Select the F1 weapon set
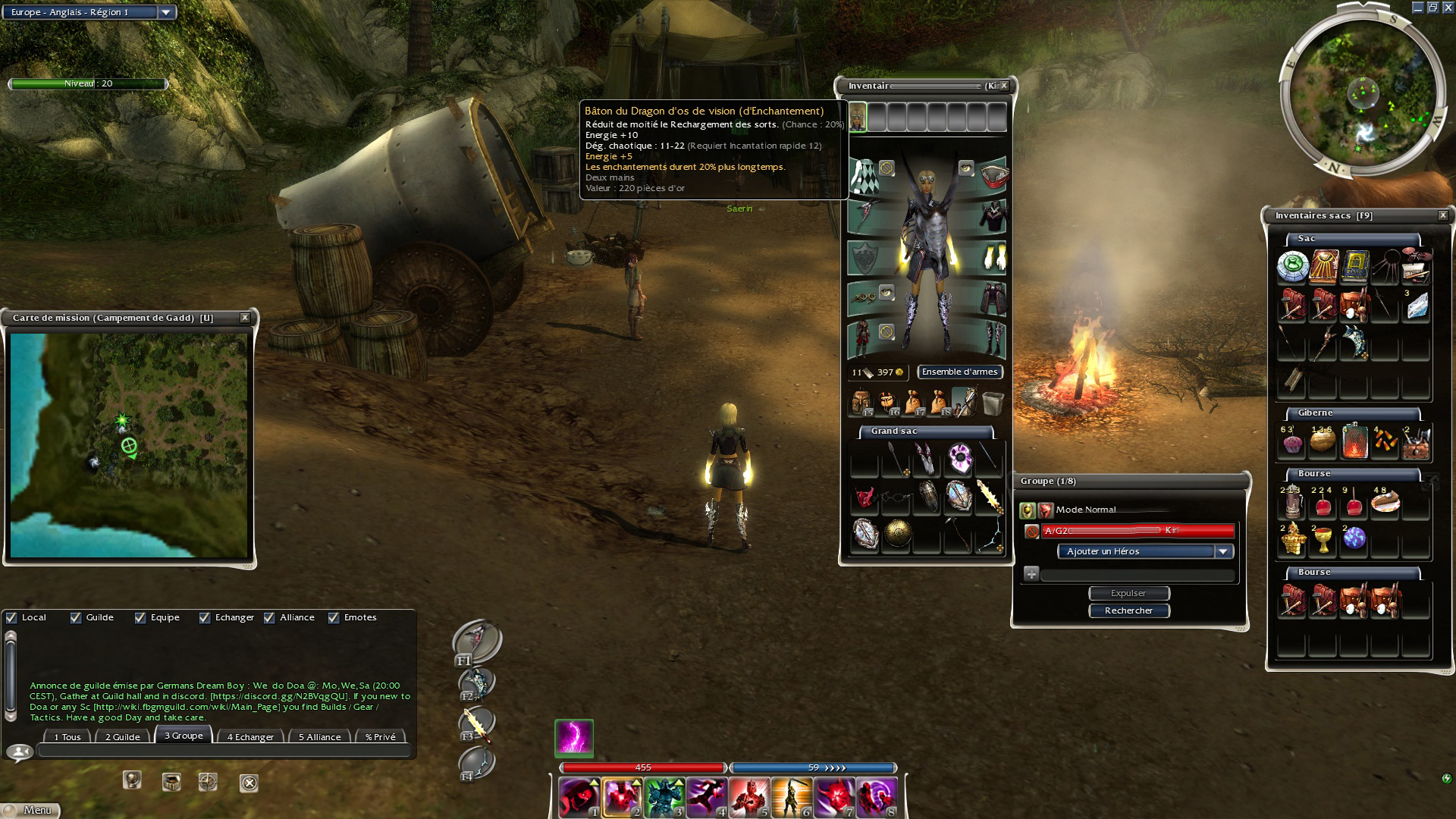 pyautogui.click(x=476, y=642)
